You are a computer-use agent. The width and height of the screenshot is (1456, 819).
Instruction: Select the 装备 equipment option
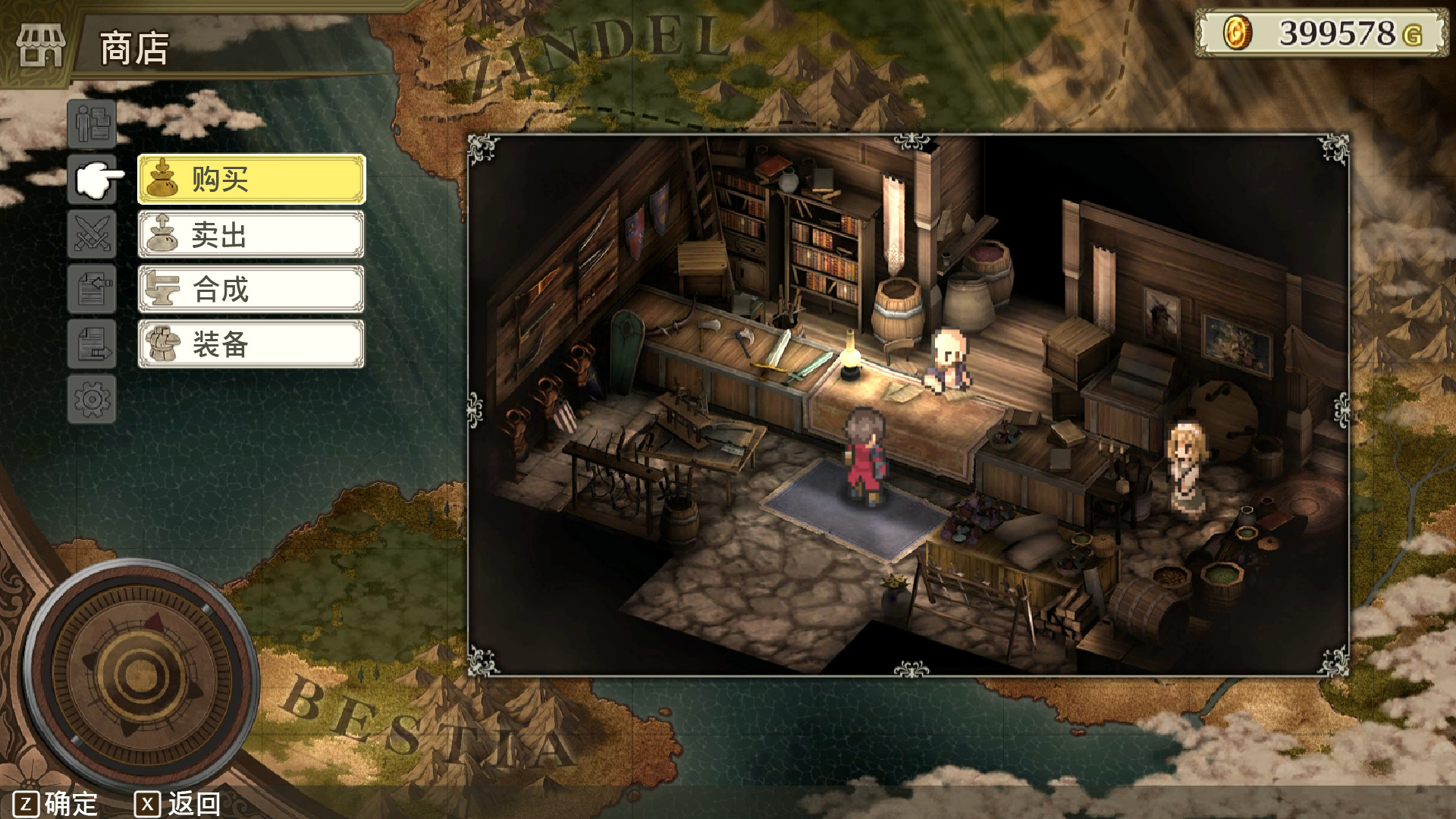click(x=250, y=344)
